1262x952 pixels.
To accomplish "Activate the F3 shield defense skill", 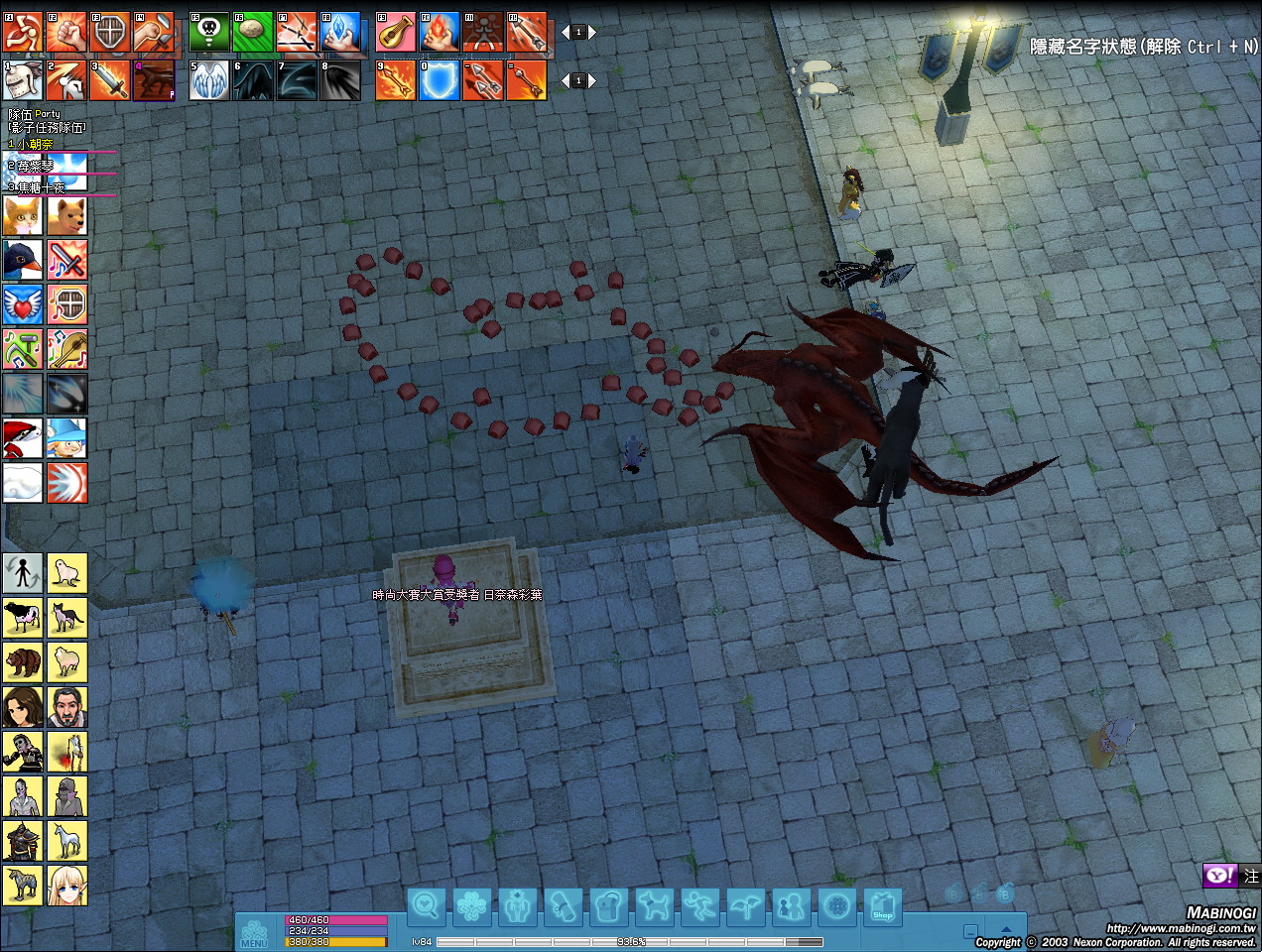I will (110, 33).
